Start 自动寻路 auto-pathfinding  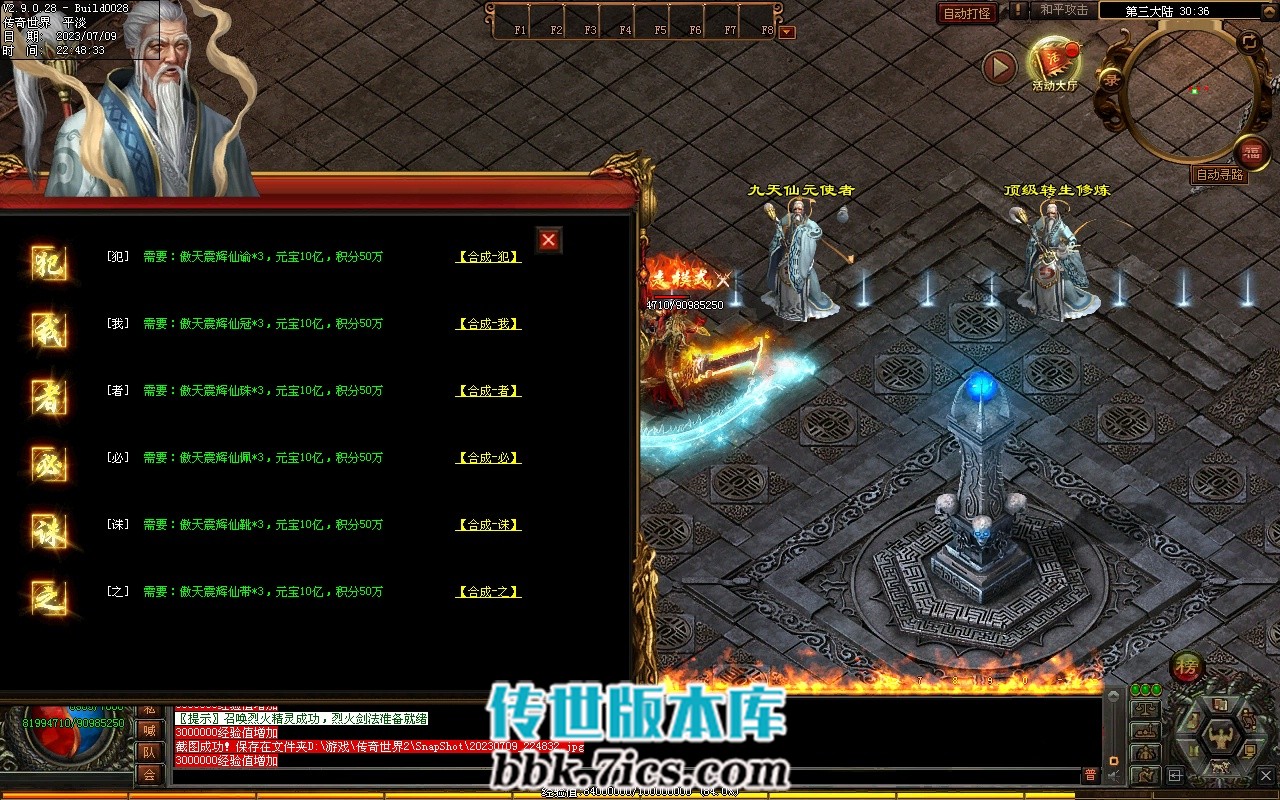tap(1220, 175)
